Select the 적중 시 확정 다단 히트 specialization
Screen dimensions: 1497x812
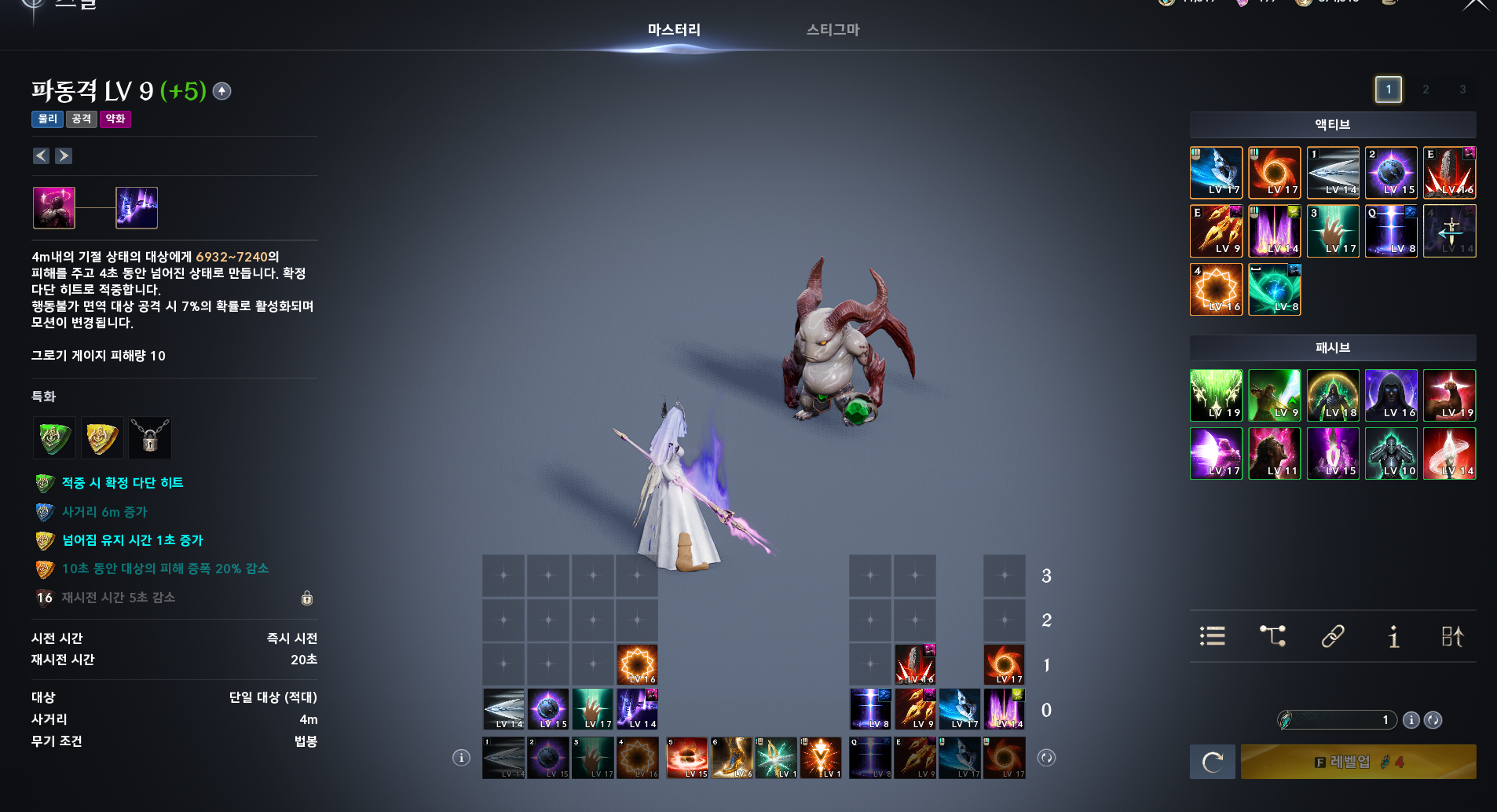pyautogui.click(x=122, y=483)
